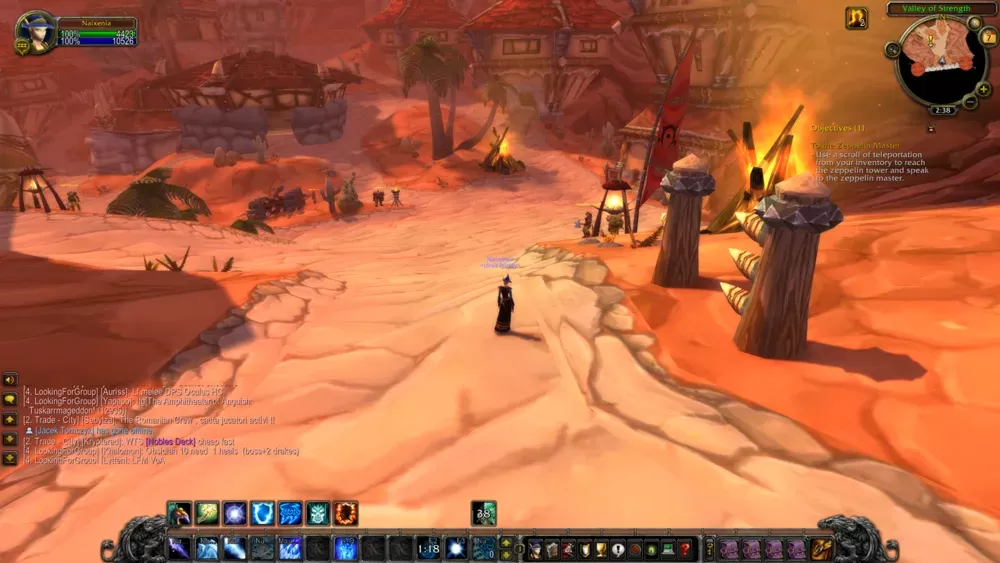Use the ability showing 1:18 cooldown

pos(428,548)
